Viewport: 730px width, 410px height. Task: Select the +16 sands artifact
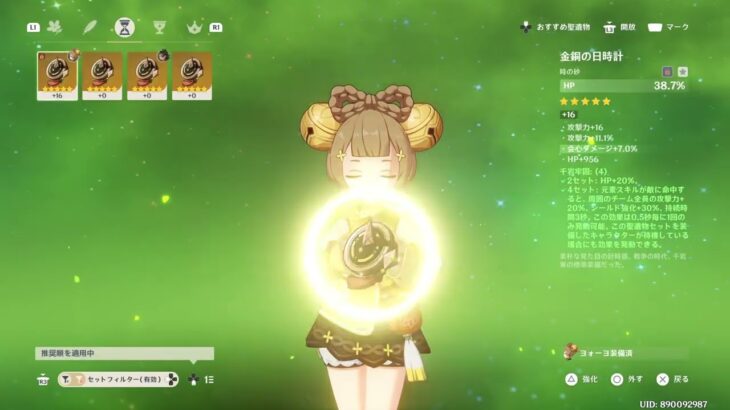point(57,76)
